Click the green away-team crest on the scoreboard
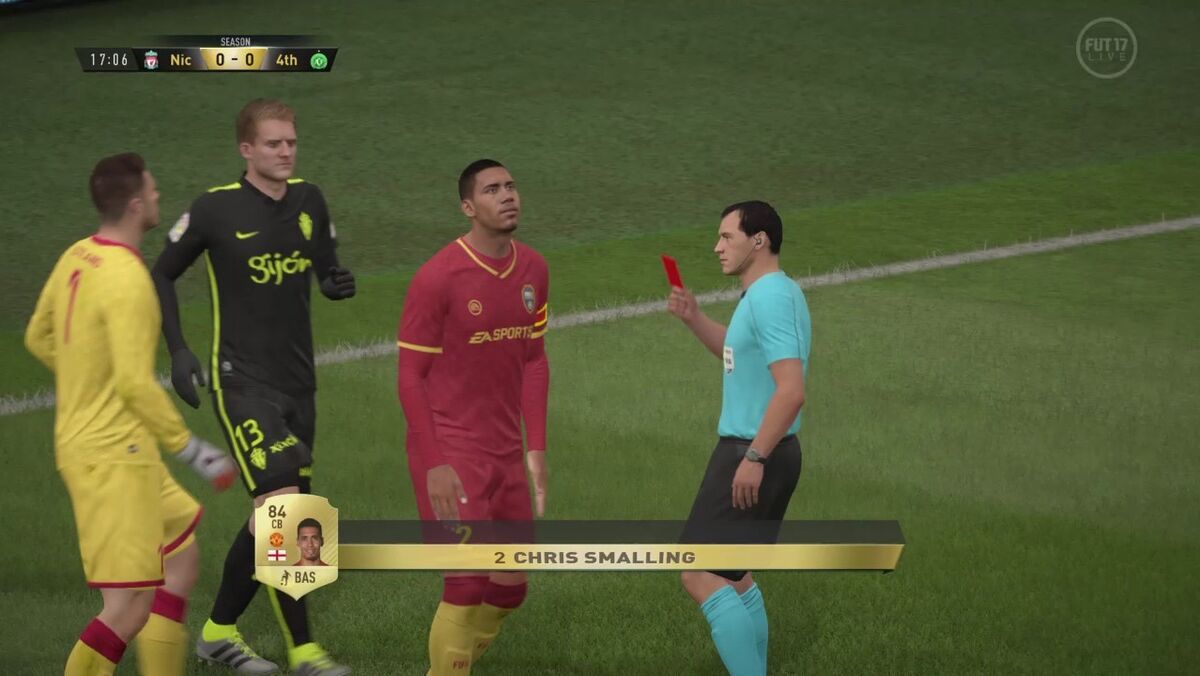 pos(318,60)
